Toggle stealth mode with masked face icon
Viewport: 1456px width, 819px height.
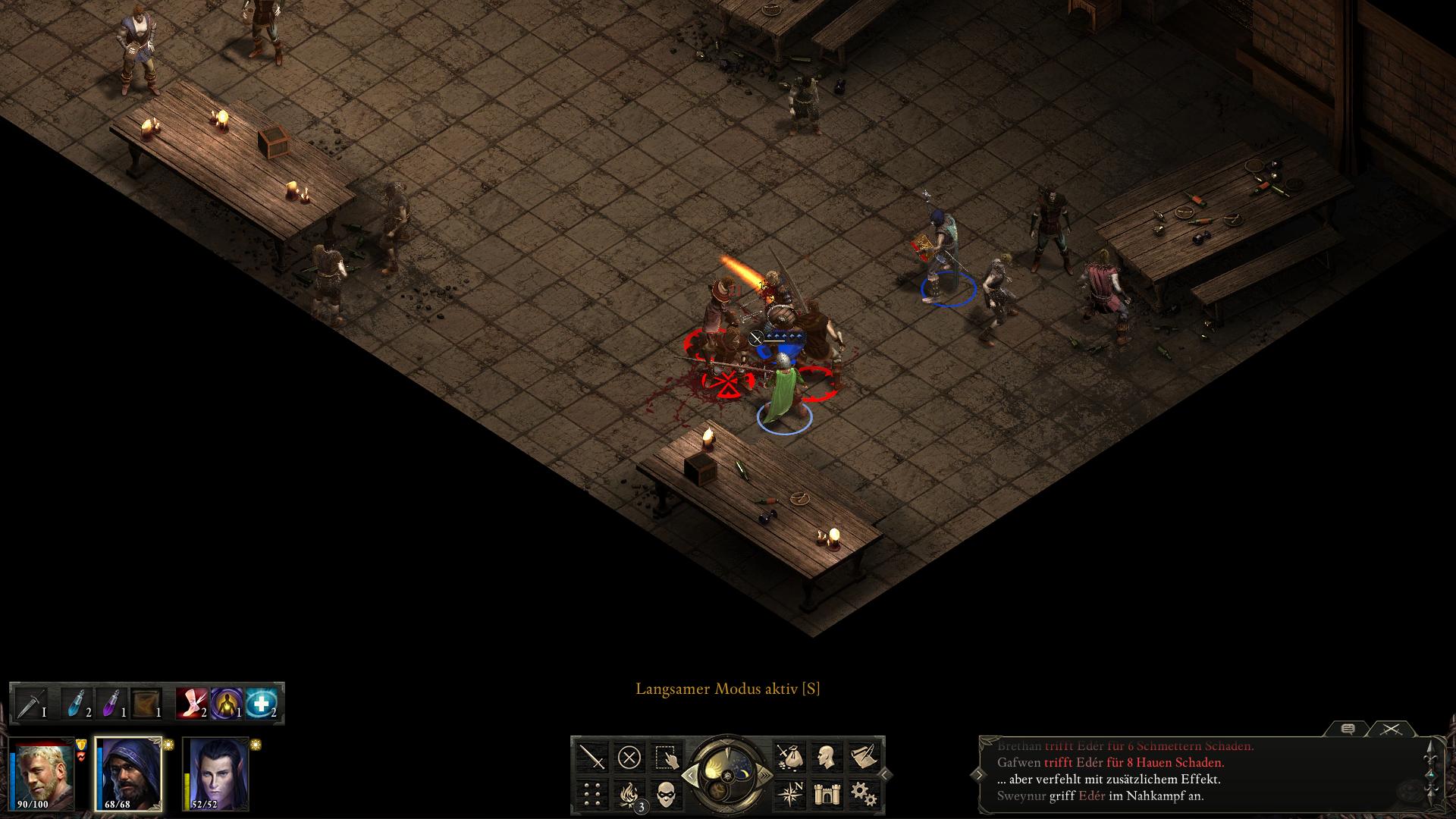(666, 794)
